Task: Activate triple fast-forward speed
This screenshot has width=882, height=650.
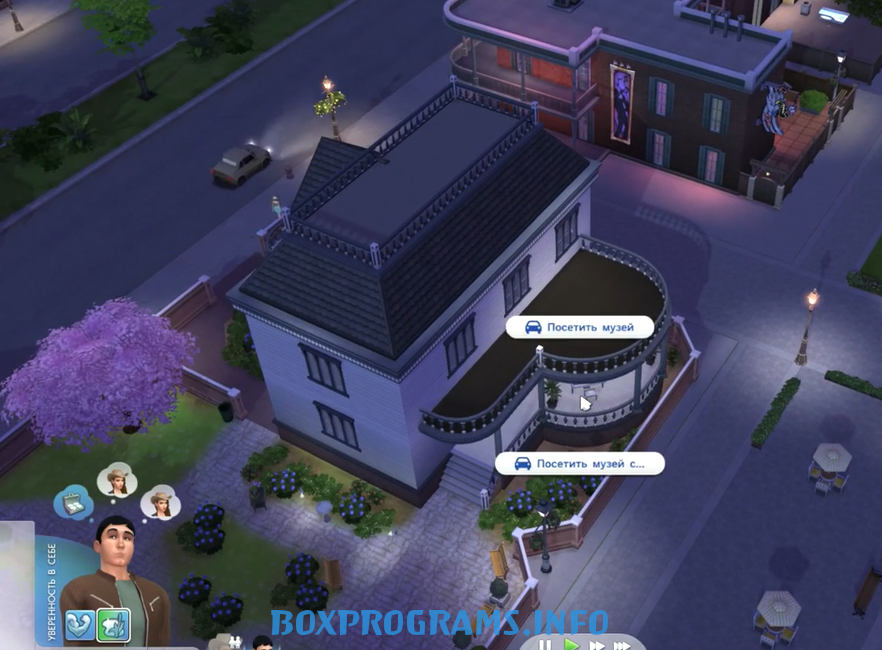Action: click(622, 644)
